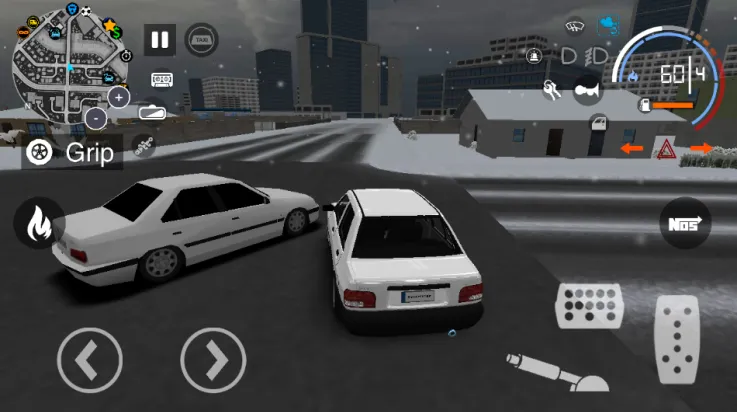737x412 pixels.
Task: Toggle the windshield wipers
Action: 574,26
